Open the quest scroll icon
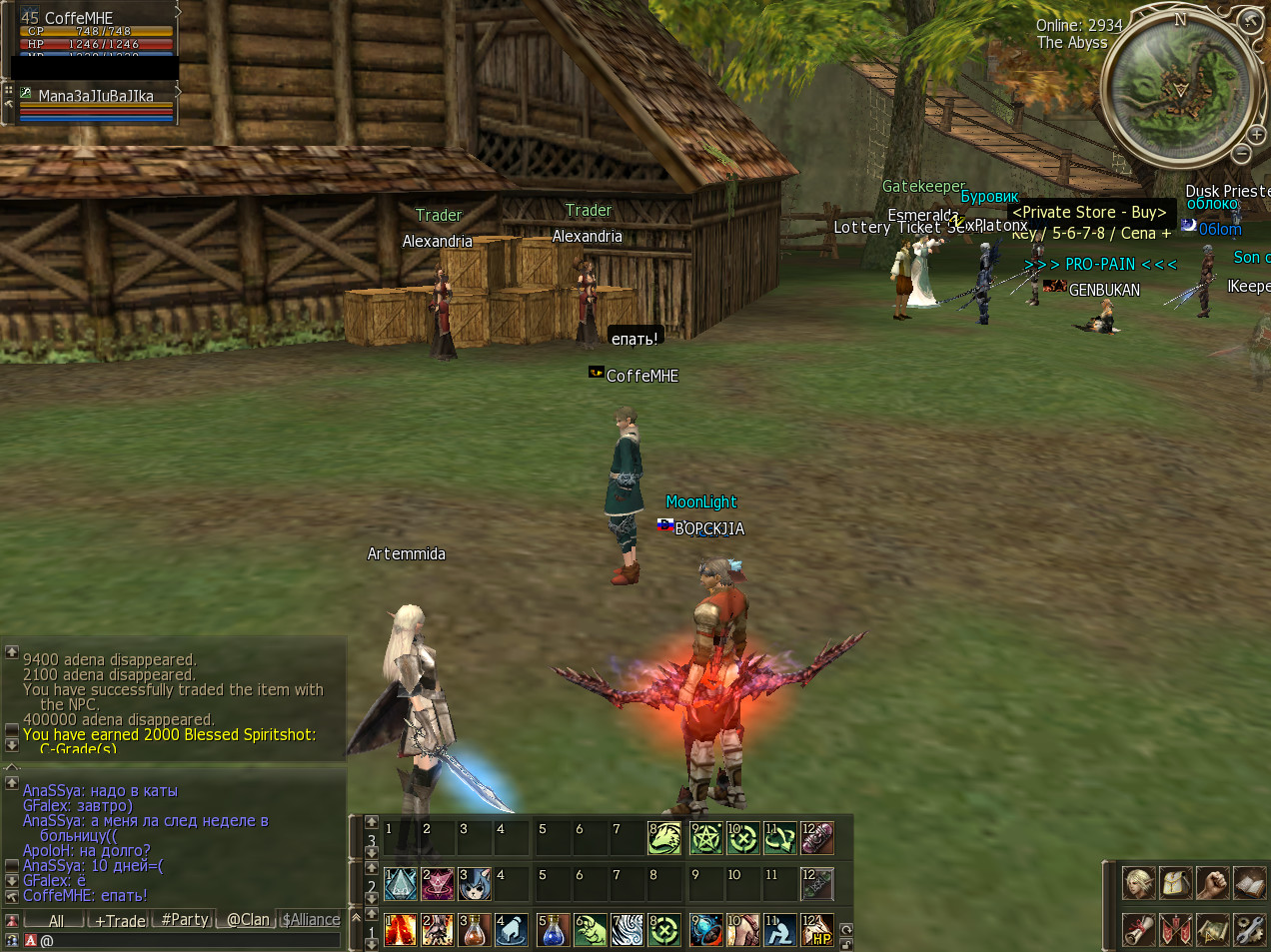The width and height of the screenshot is (1271, 952). [1139, 929]
